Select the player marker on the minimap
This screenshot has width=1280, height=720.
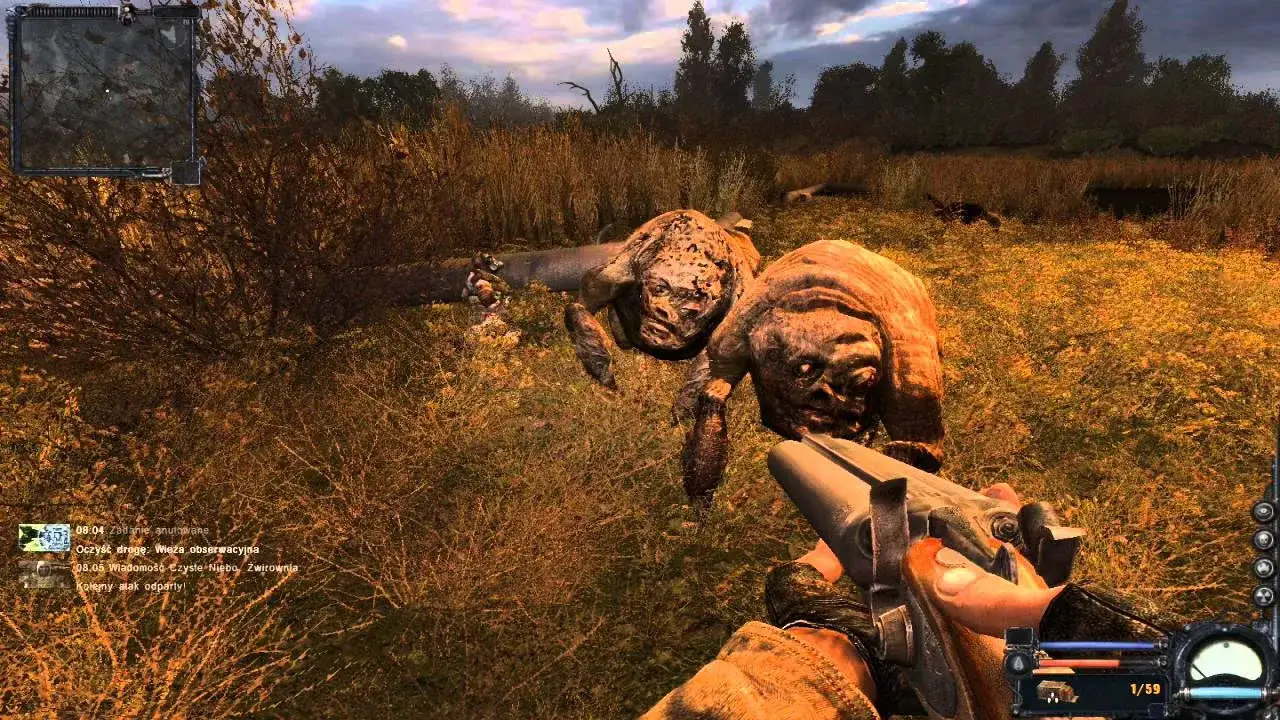point(106,90)
